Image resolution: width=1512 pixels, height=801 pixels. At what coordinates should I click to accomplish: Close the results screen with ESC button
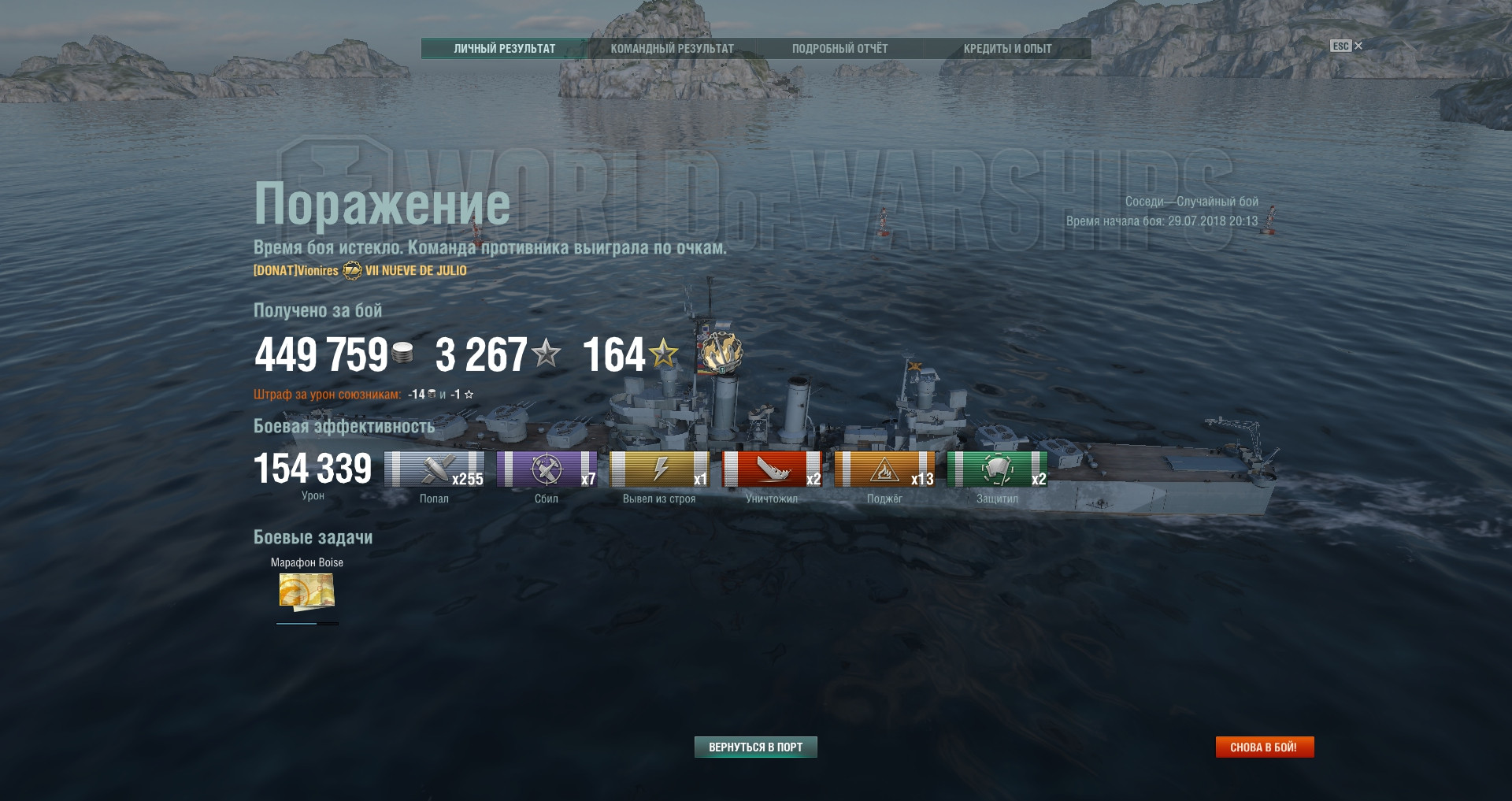click(x=1346, y=46)
